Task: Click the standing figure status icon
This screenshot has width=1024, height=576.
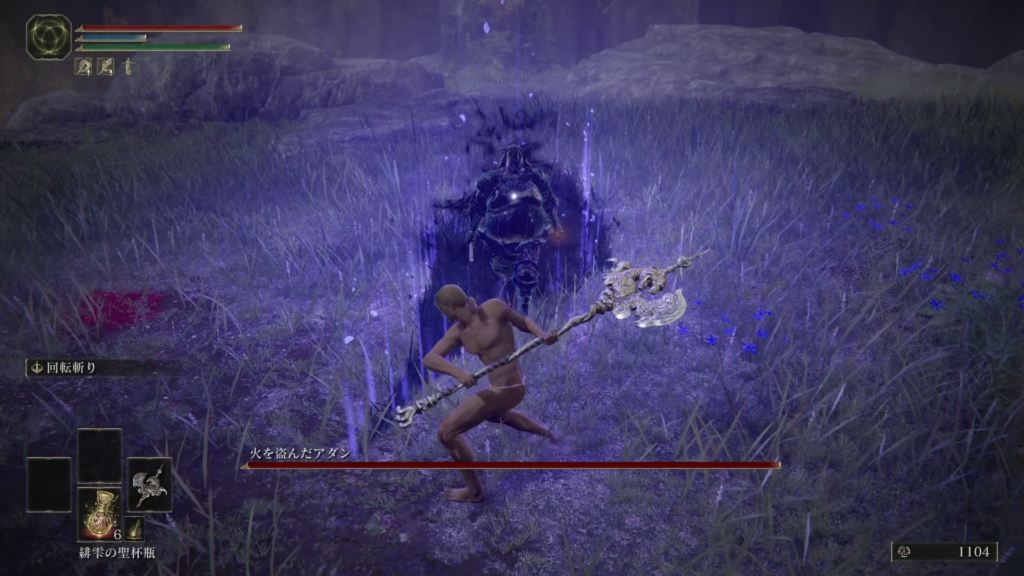Action: (x=128, y=67)
